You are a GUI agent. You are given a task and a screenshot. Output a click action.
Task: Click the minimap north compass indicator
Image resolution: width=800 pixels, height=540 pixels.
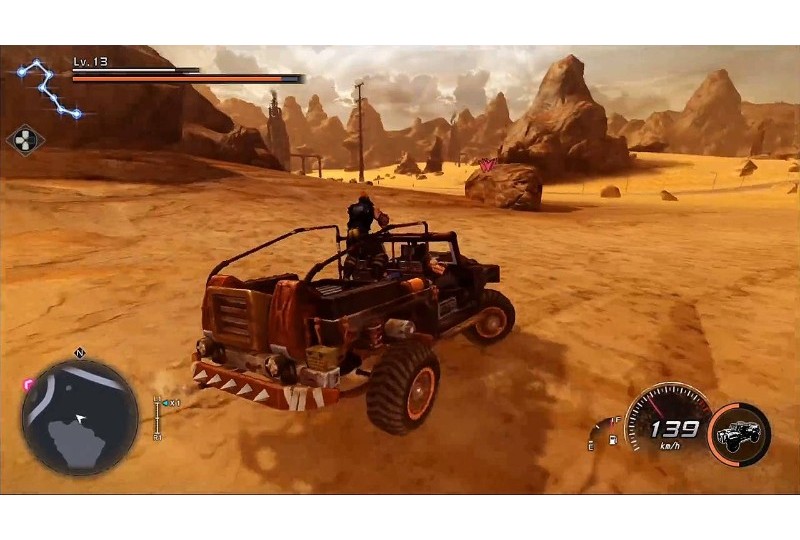click(x=80, y=353)
